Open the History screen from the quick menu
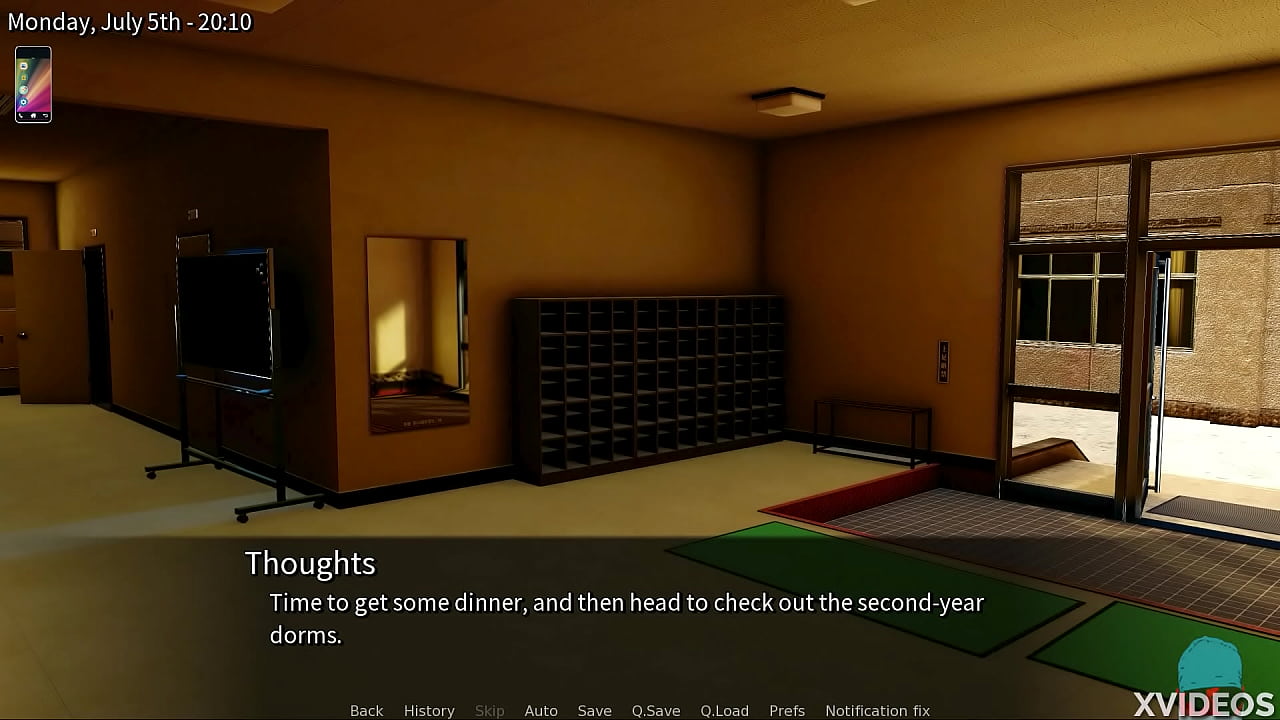The image size is (1280, 720). pos(429,710)
